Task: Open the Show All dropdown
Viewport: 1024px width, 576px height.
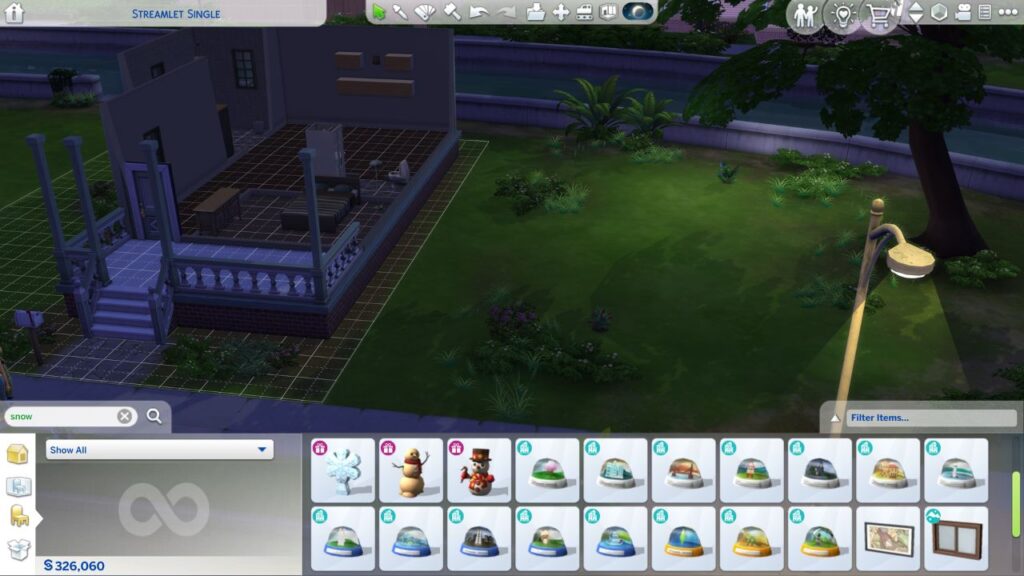Action: [160, 450]
